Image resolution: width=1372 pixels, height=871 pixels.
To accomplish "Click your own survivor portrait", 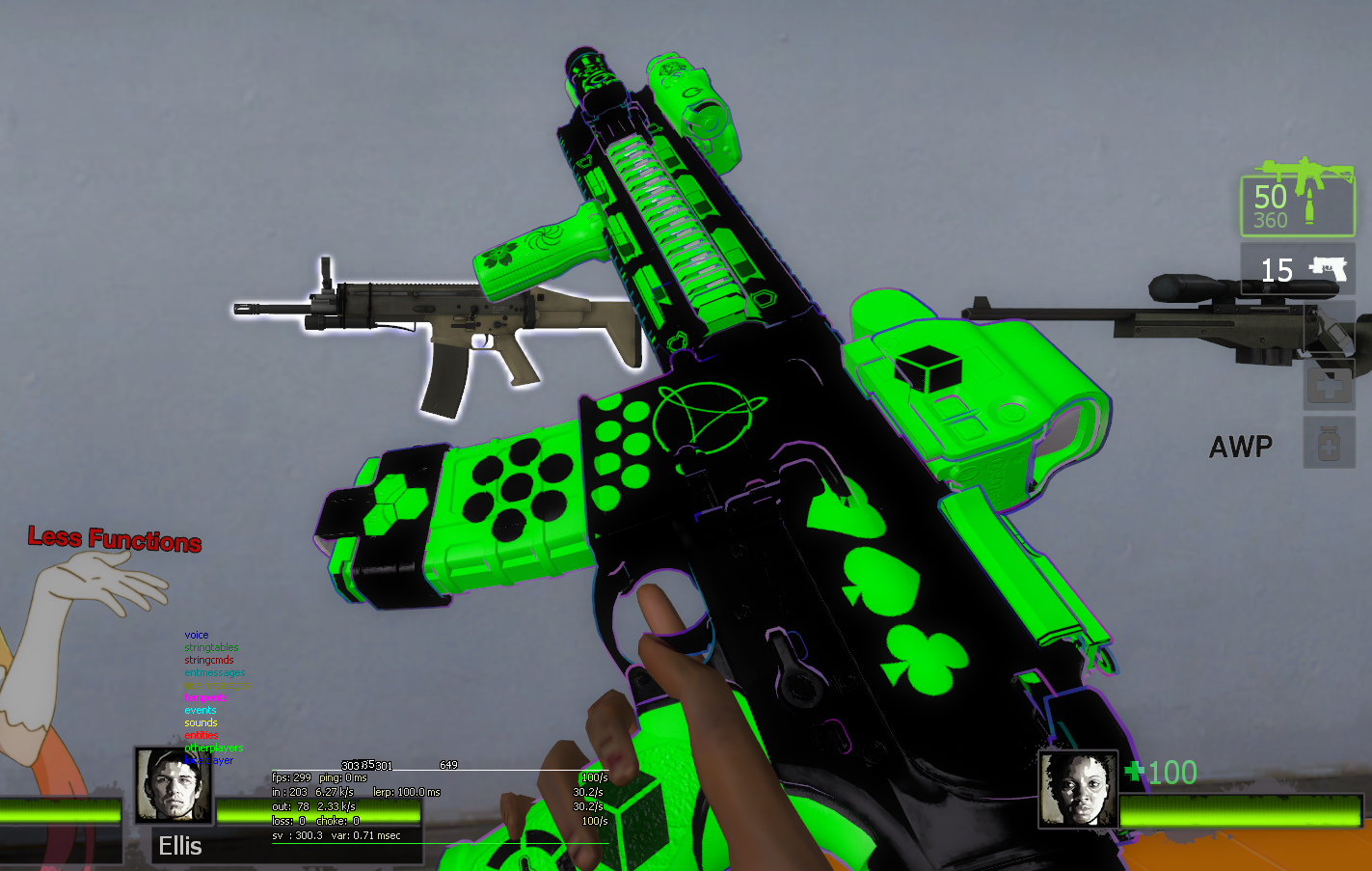I will pos(1078,789).
